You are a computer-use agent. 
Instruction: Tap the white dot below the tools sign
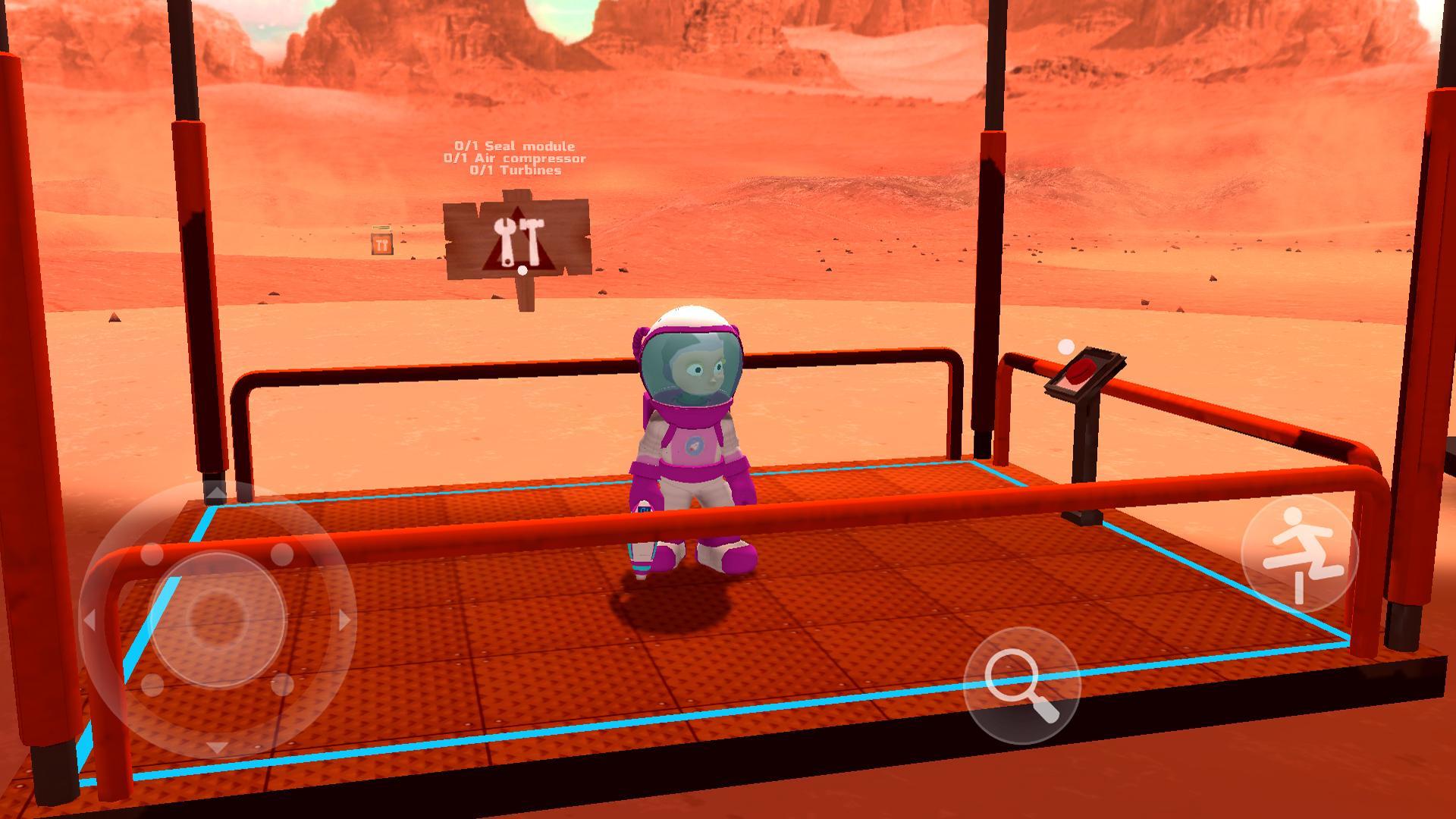tap(522, 271)
